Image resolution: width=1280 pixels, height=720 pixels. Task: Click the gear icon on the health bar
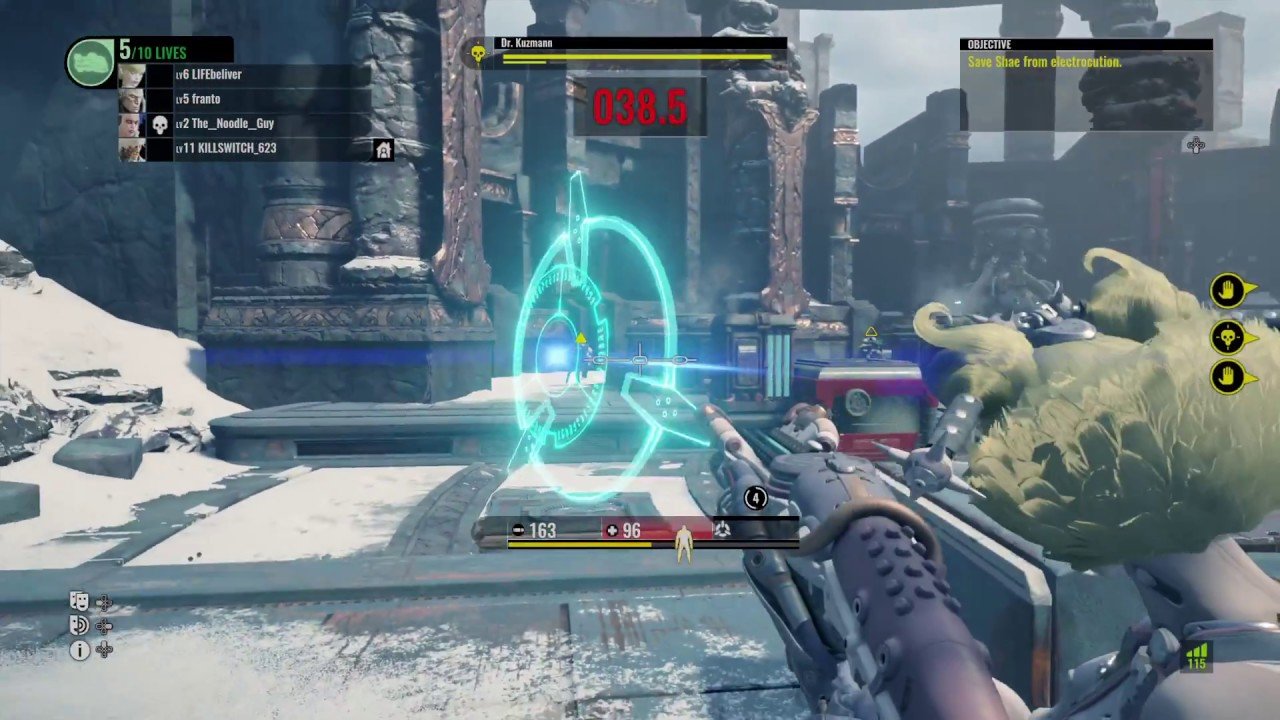(722, 530)
